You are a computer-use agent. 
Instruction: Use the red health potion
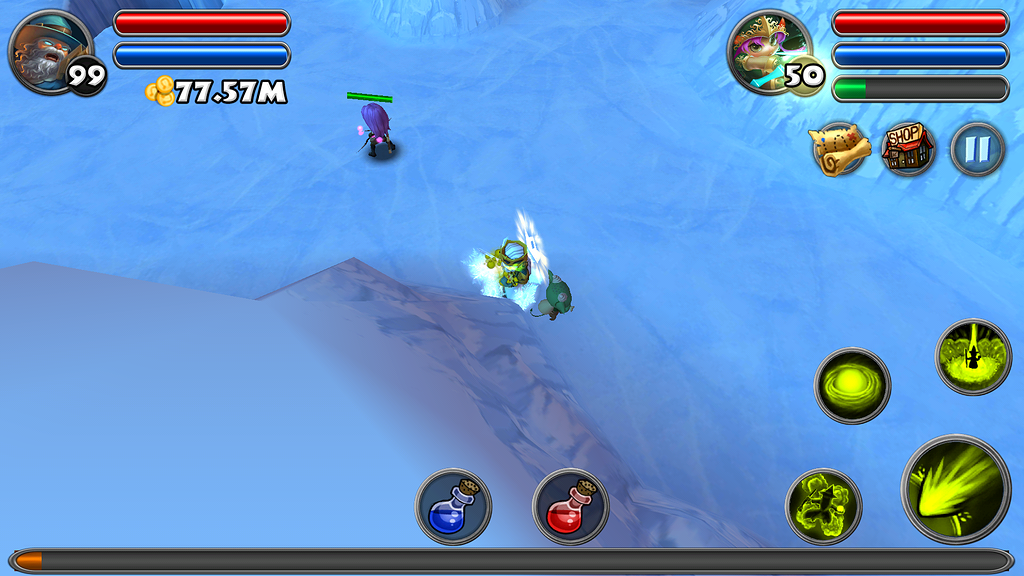coord(570,507)
